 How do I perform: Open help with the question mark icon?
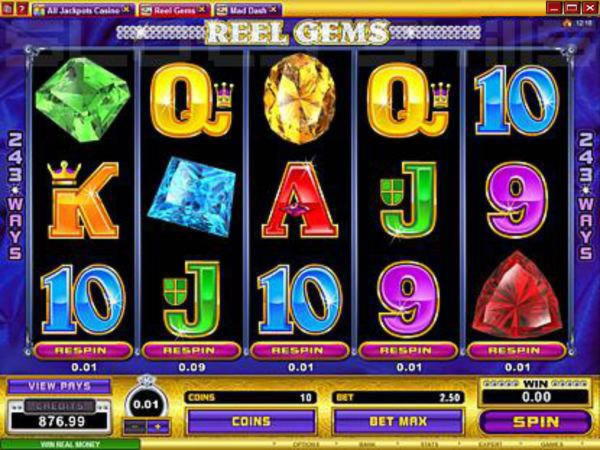click(x=21, y=9)
